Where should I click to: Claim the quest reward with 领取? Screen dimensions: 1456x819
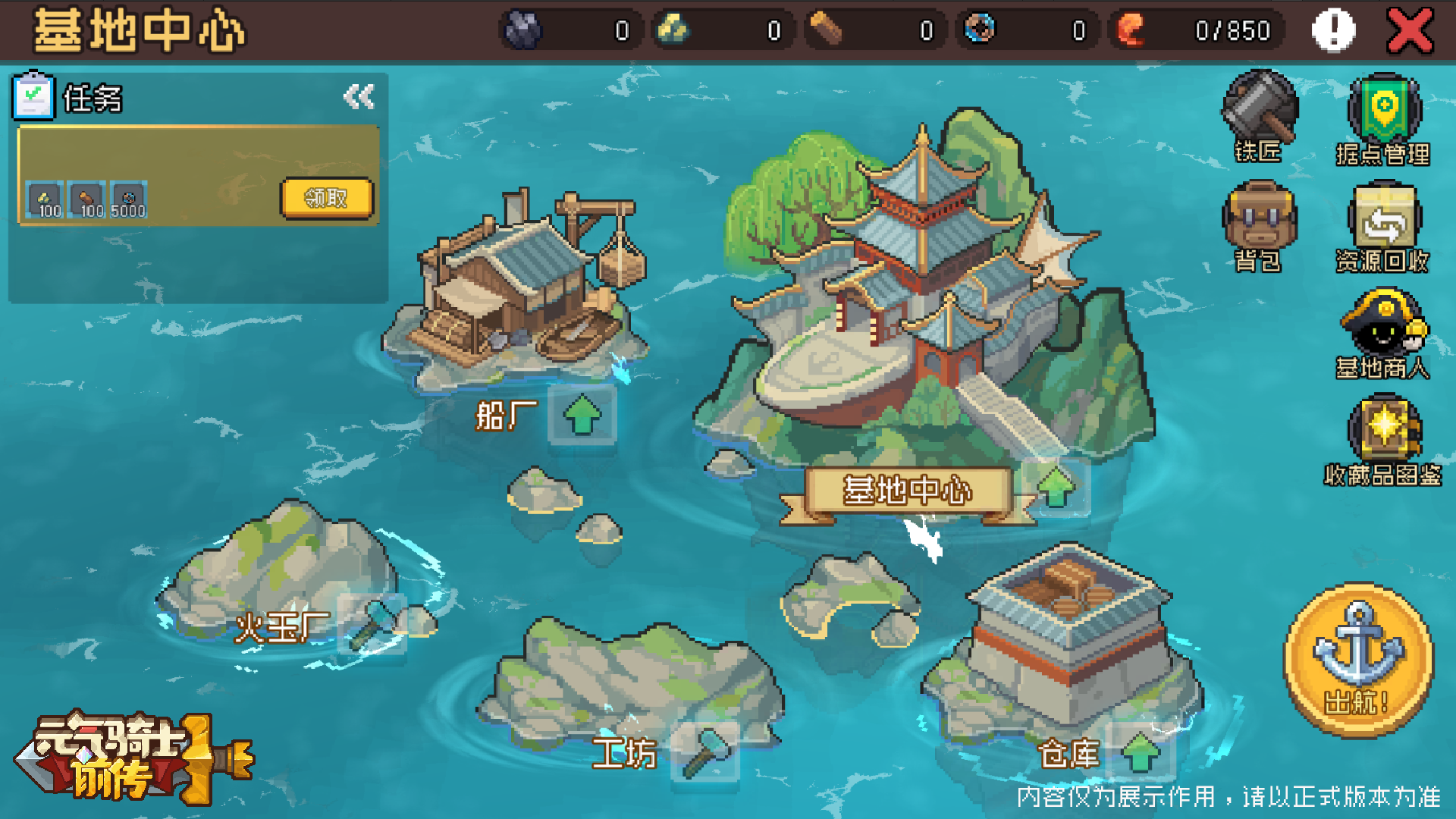pos(326,198)
